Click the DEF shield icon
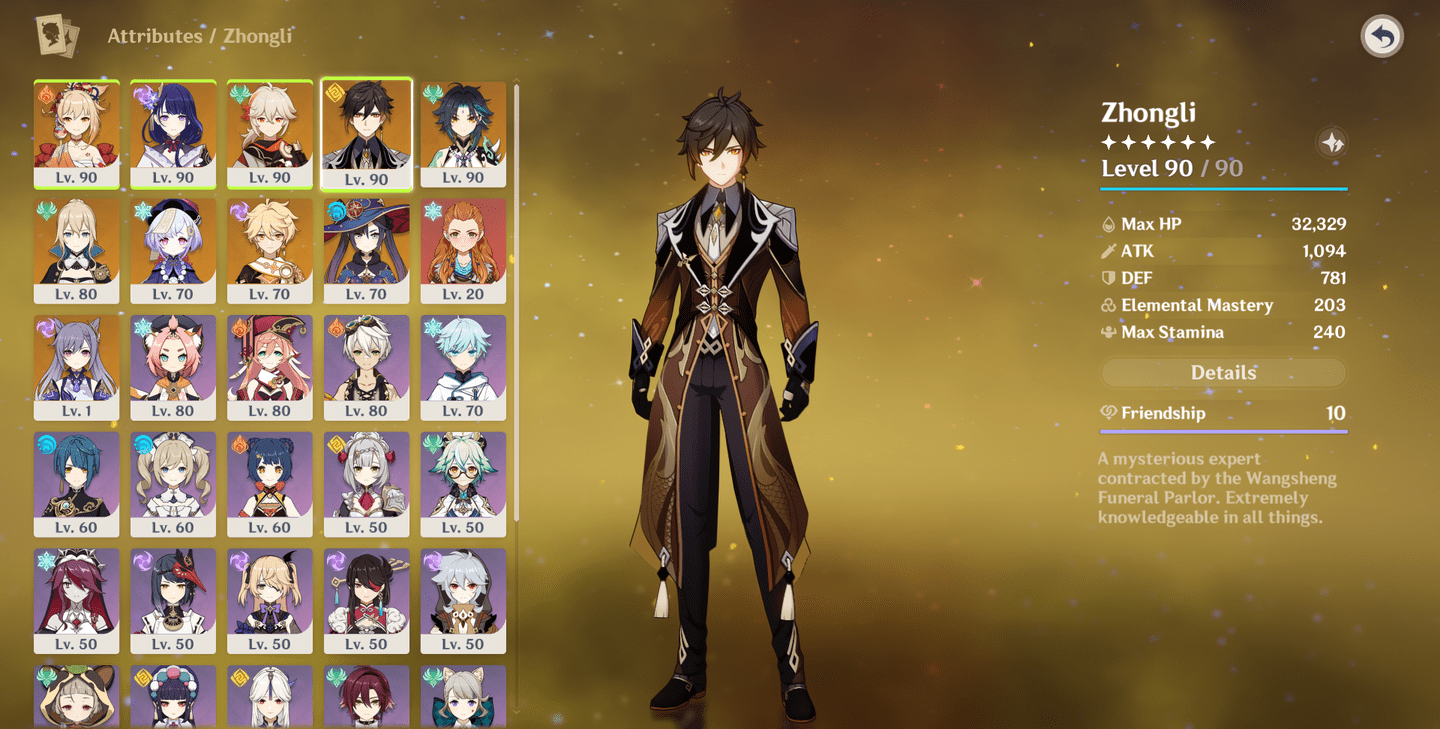This screenshot has width=1440, height=729. [x=1106, y=278]
